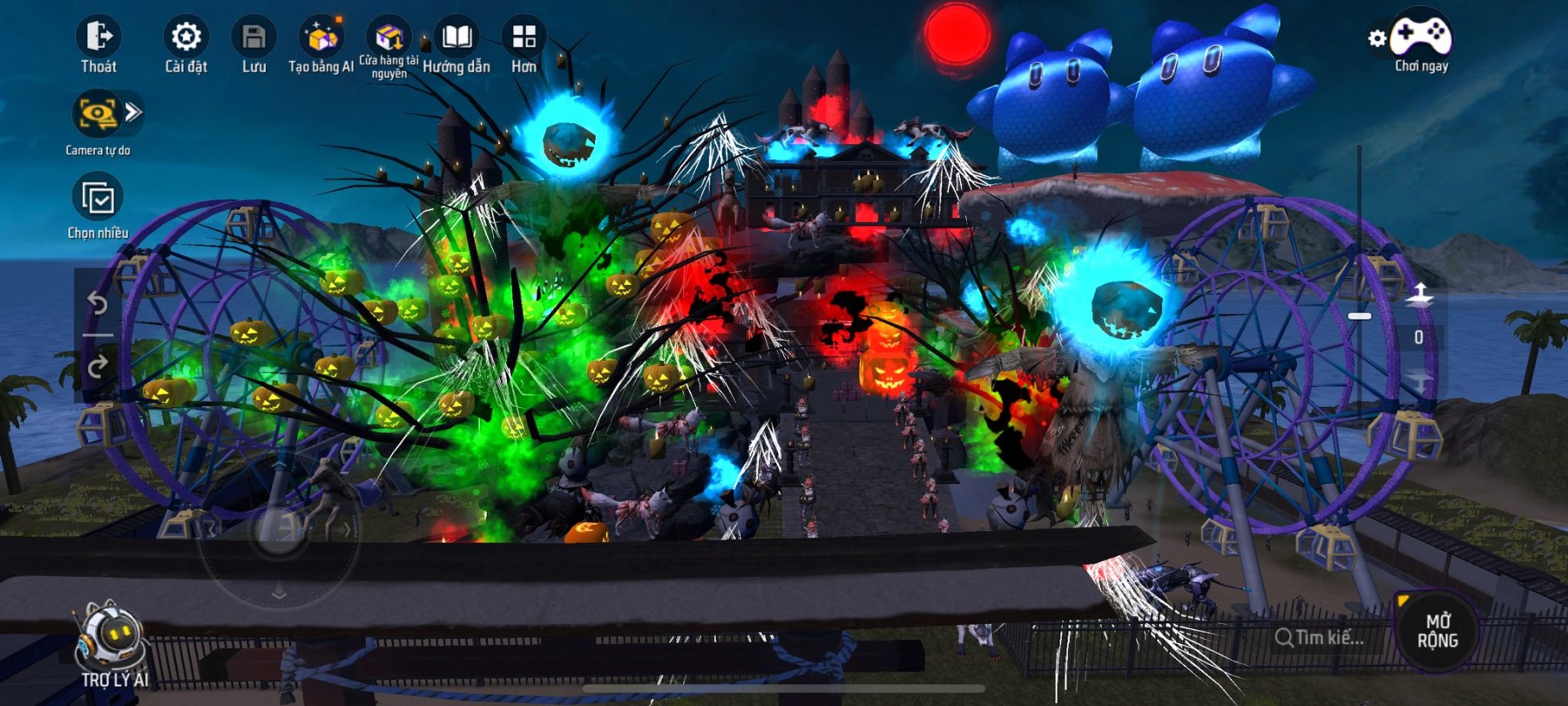1568x706 pixels.
Task: Raise height level with the up arrow
Action: [1420, 295]
